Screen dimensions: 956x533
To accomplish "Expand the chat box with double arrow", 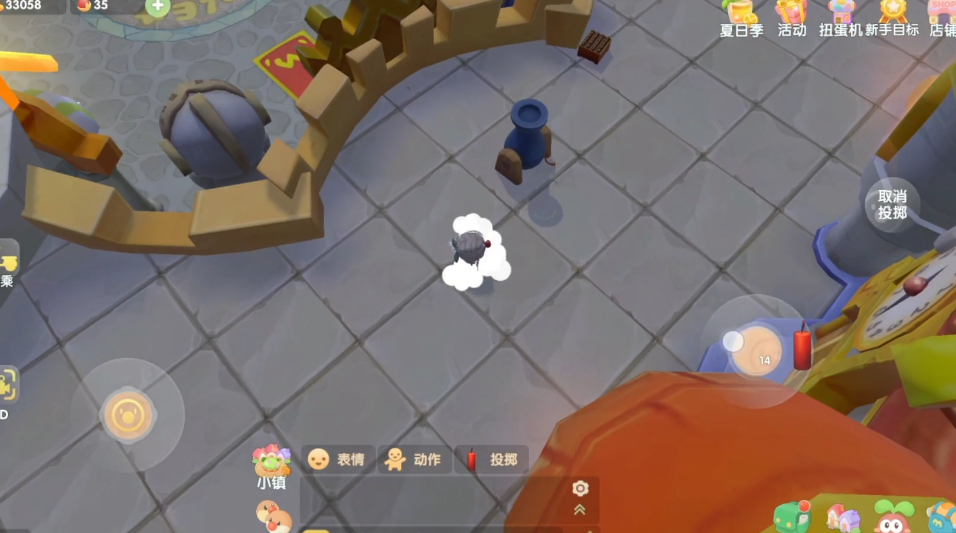I will pos(580,510).
